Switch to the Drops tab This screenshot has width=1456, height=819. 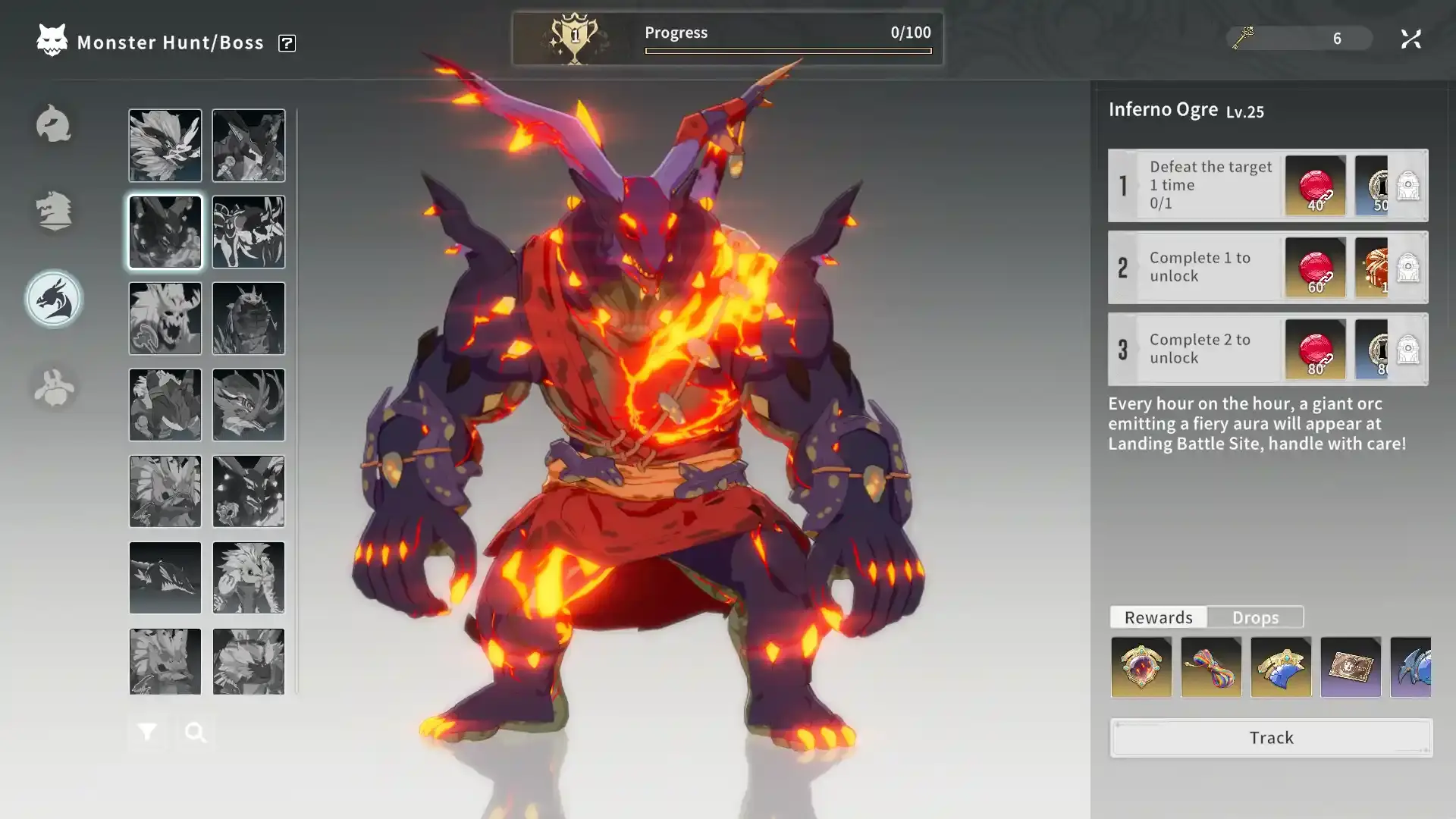click(x=1255, y=617)
